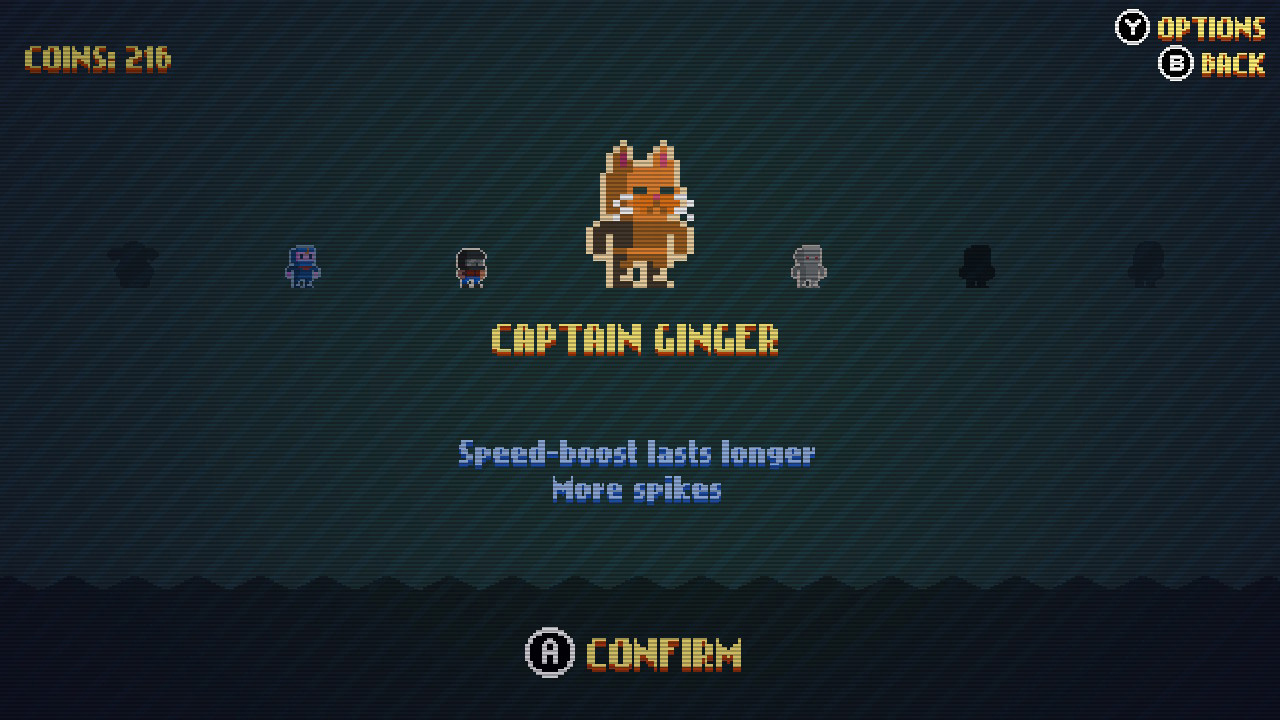
Task: Click the CAPTAIN GINGER name label
Action: click(637, 340)
